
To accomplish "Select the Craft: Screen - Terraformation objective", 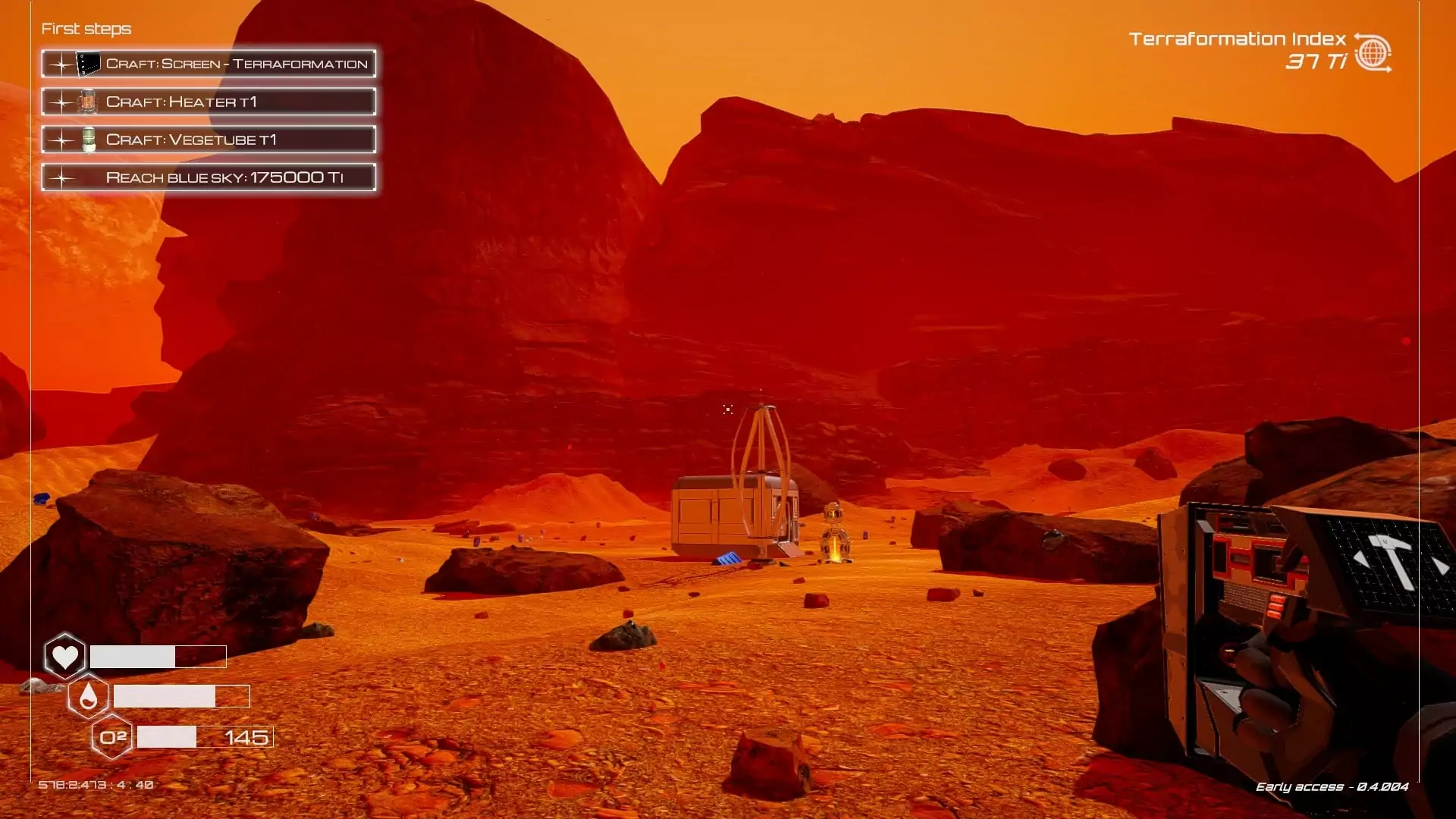I will 209,64.
